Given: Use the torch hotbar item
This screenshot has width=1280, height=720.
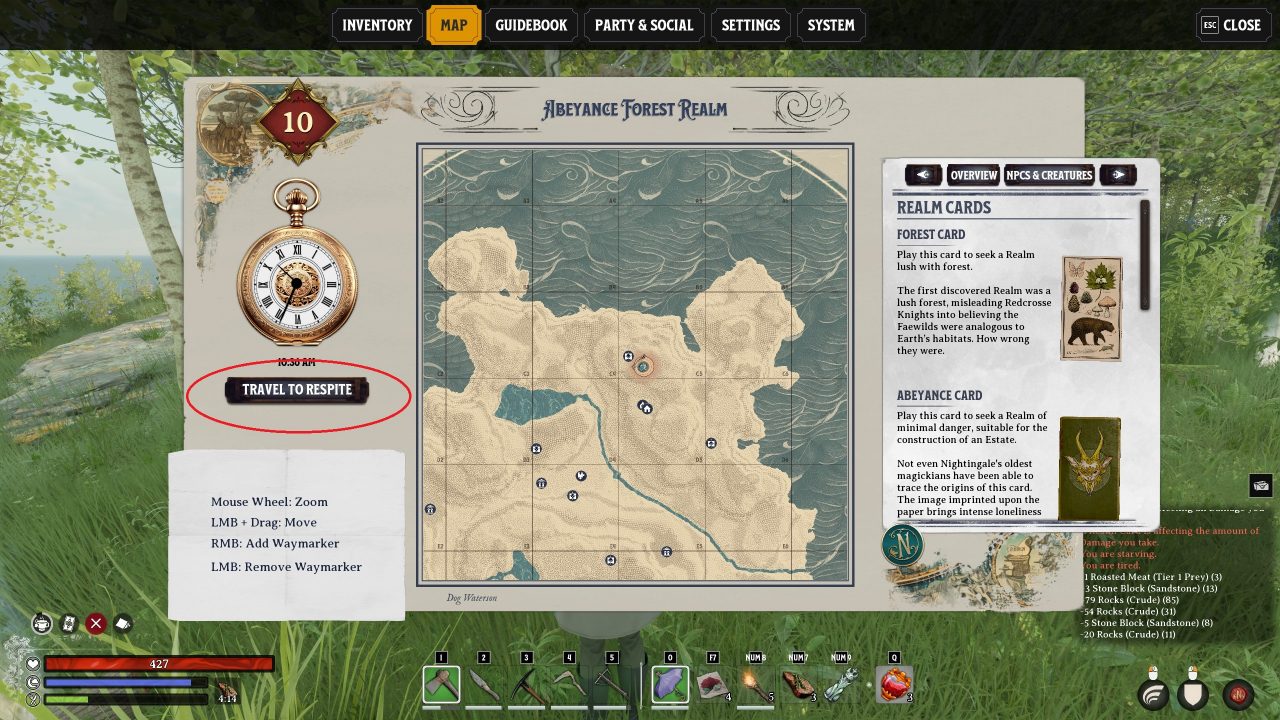Looking at the screenshot, I should tap(755, 685).
